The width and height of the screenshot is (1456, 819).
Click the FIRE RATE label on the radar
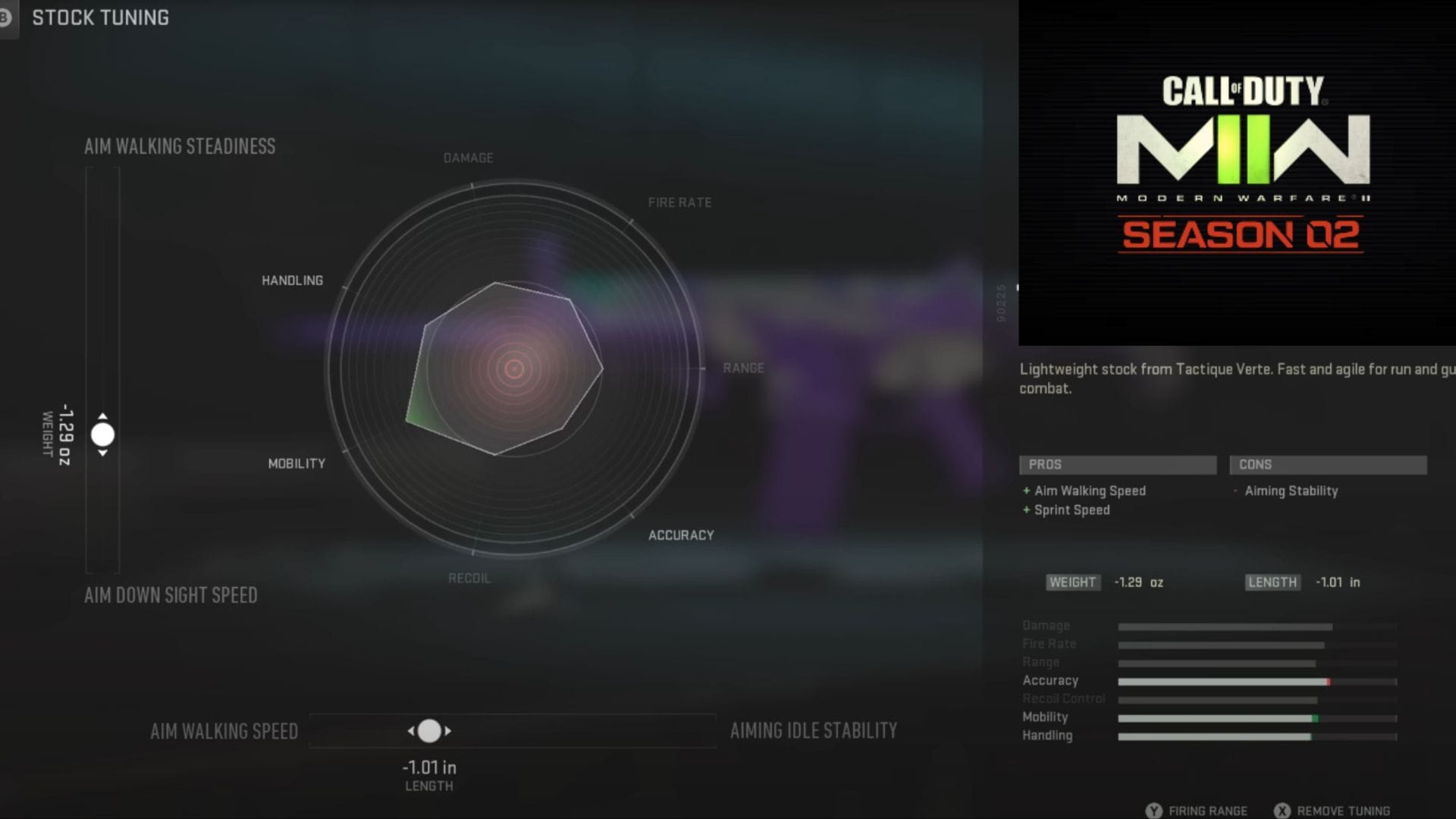coord(679,202)
